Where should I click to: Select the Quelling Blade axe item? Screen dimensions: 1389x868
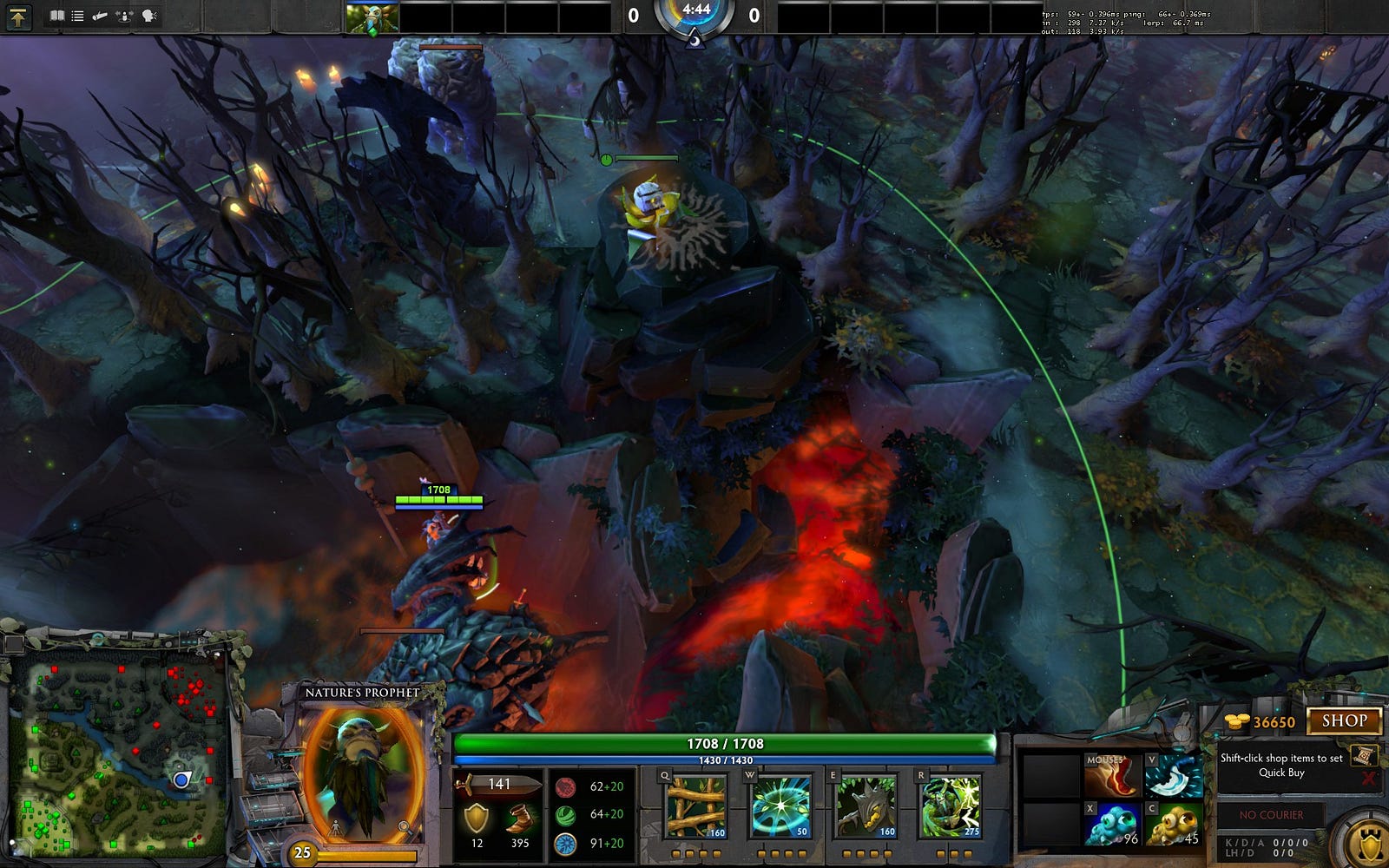point(1174,774)
